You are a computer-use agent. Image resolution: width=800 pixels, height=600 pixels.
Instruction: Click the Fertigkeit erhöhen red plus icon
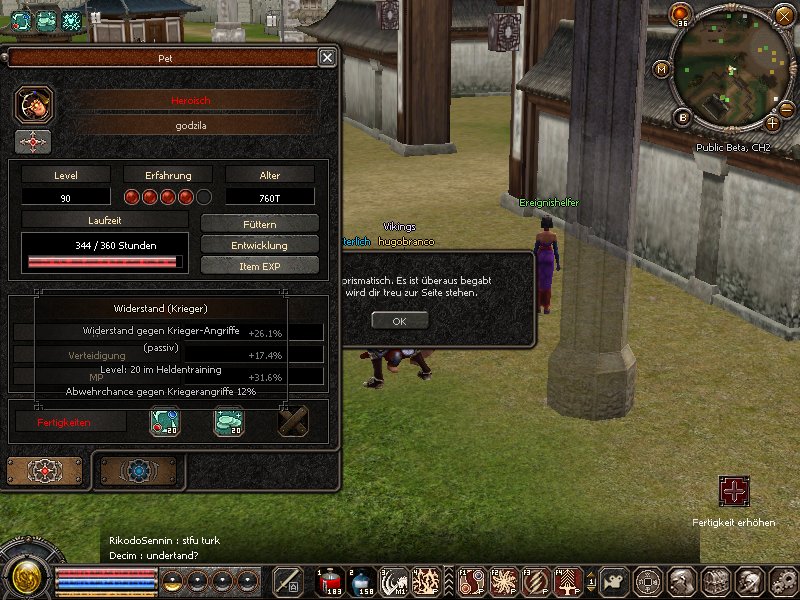point(733,491)
